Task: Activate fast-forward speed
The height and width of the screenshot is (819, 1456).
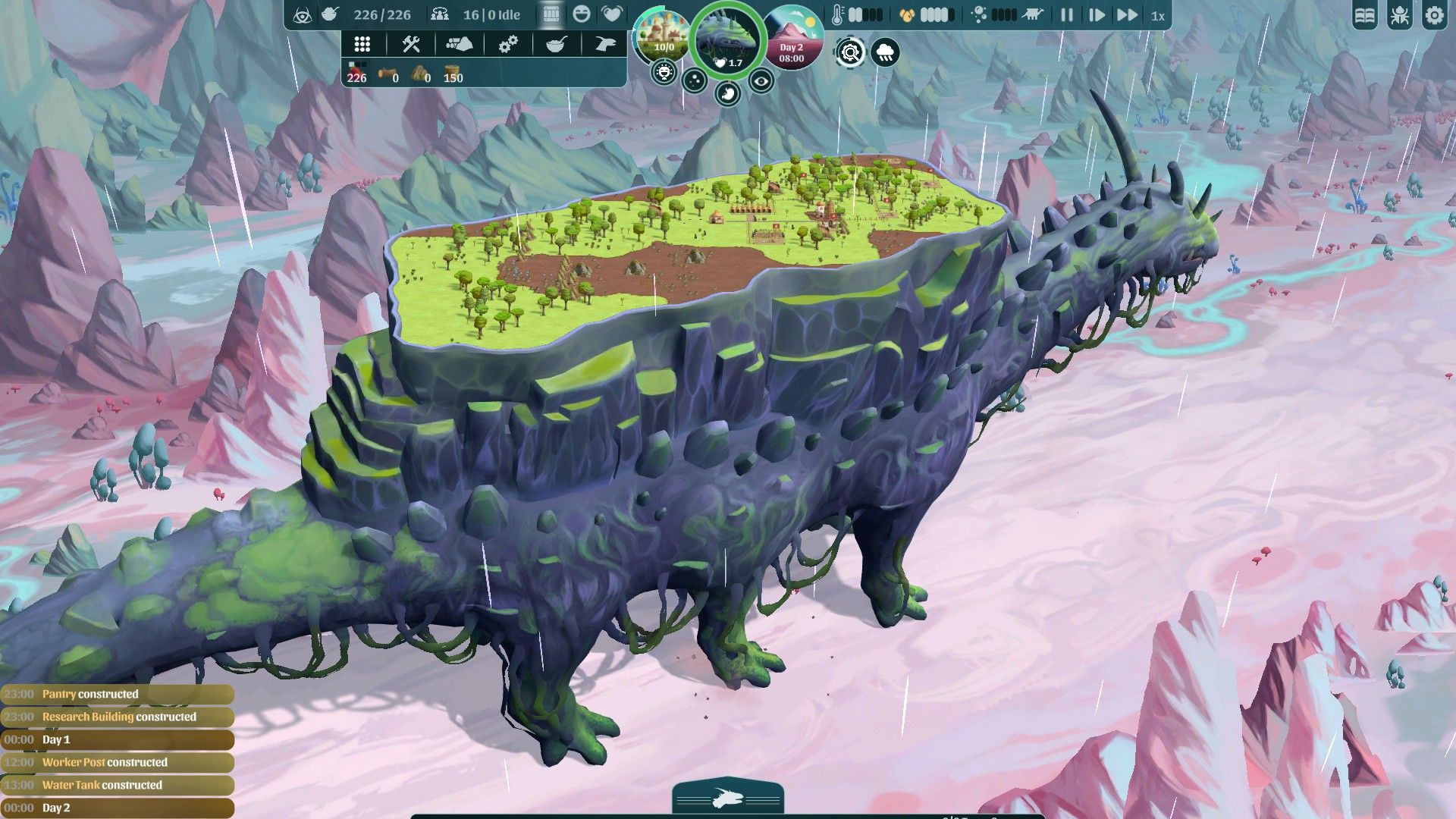Action: click(1127, 15)
